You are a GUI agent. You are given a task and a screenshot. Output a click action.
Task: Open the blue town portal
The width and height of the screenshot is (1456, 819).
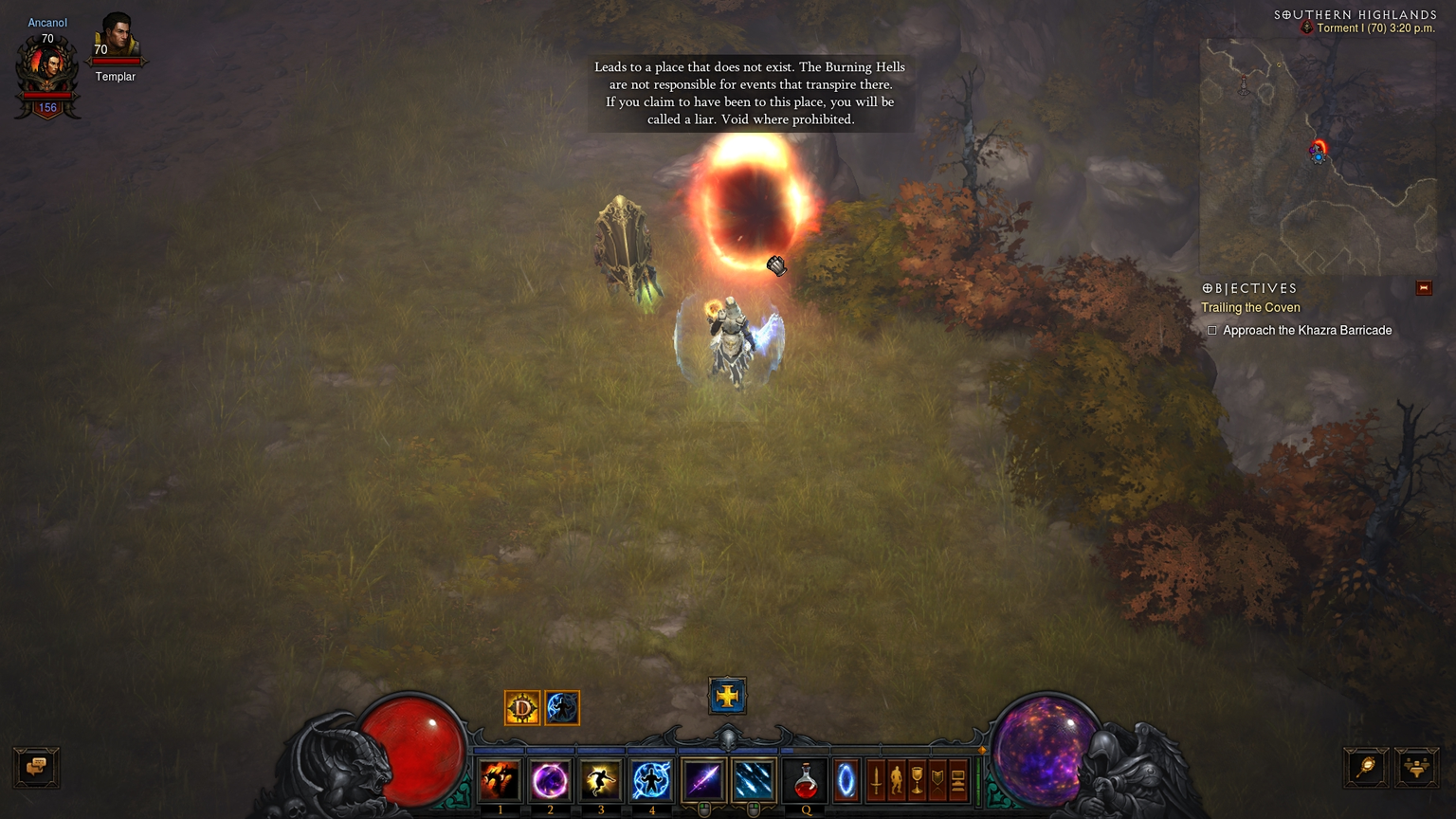[x=846, y=780]
